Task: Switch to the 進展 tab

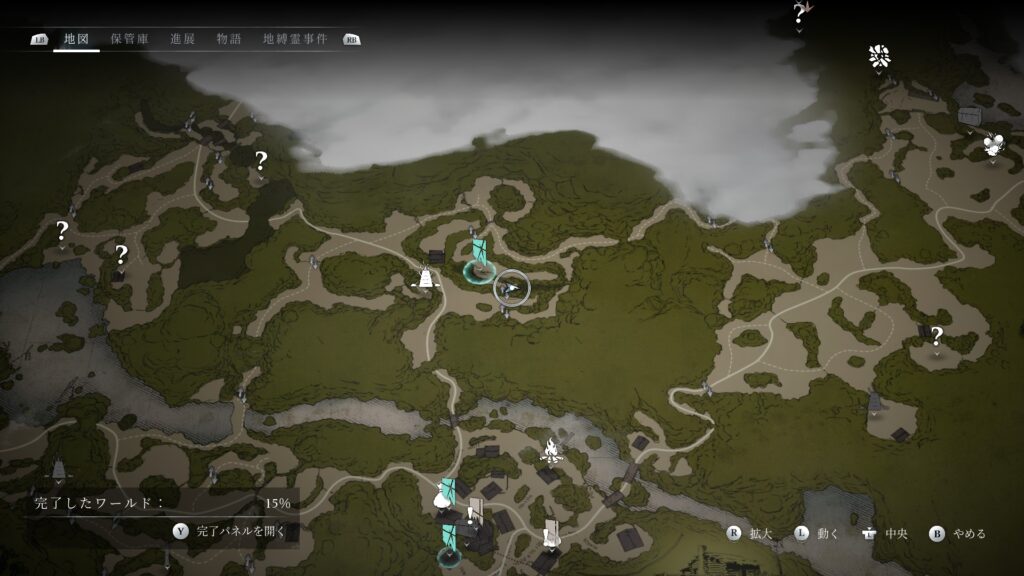Action: [x=182, y=39]
